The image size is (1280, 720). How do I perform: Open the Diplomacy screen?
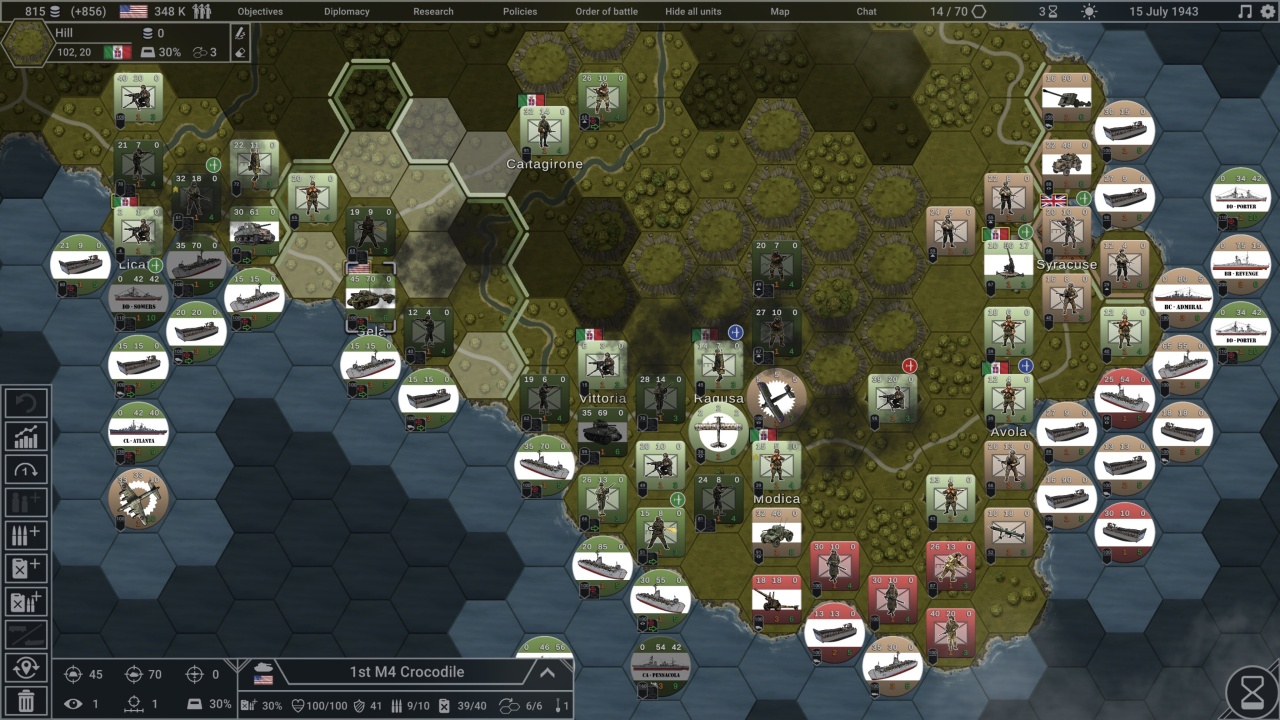click(346, 12)
